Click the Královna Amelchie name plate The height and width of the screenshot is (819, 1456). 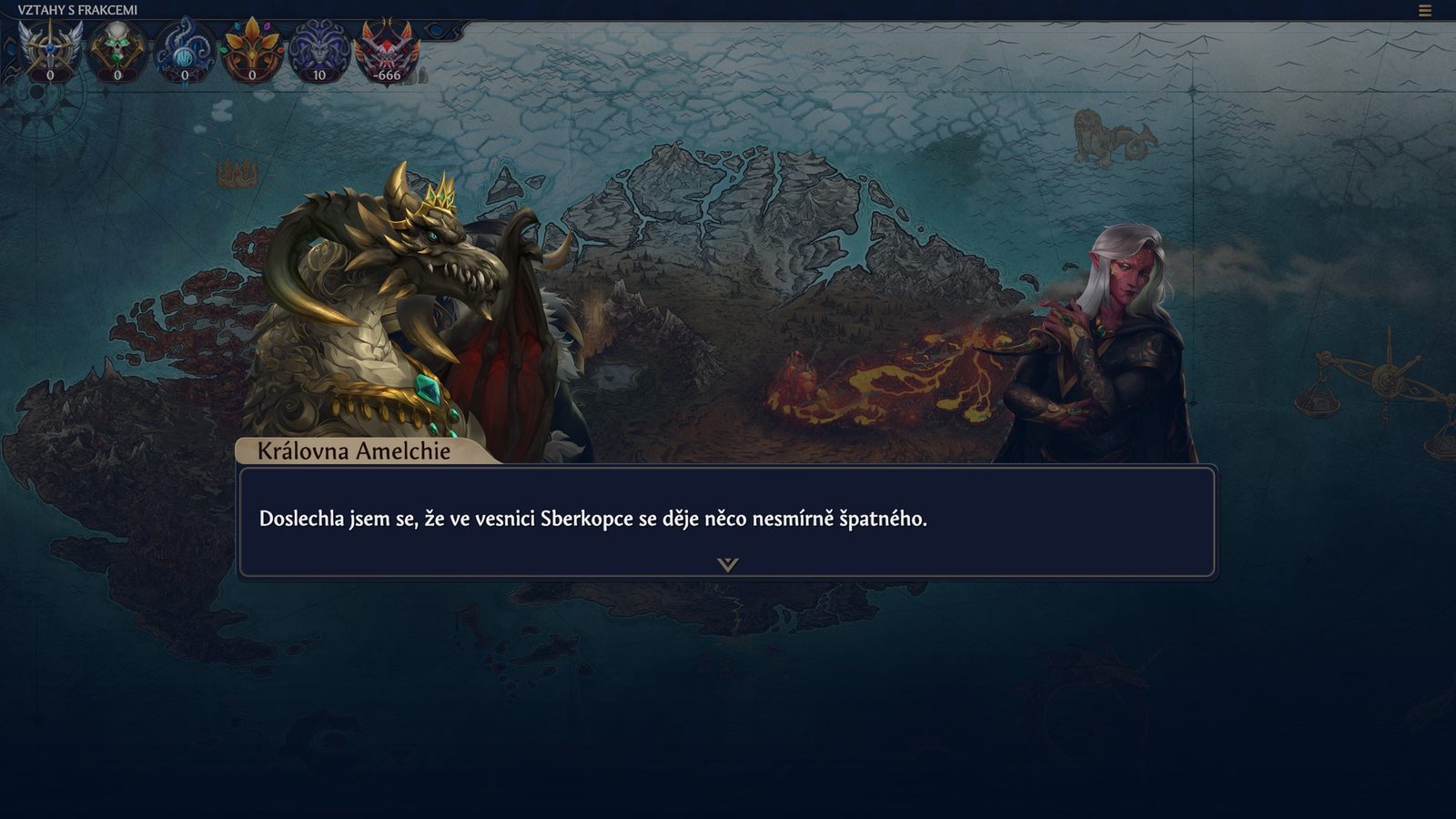(353, 448)
